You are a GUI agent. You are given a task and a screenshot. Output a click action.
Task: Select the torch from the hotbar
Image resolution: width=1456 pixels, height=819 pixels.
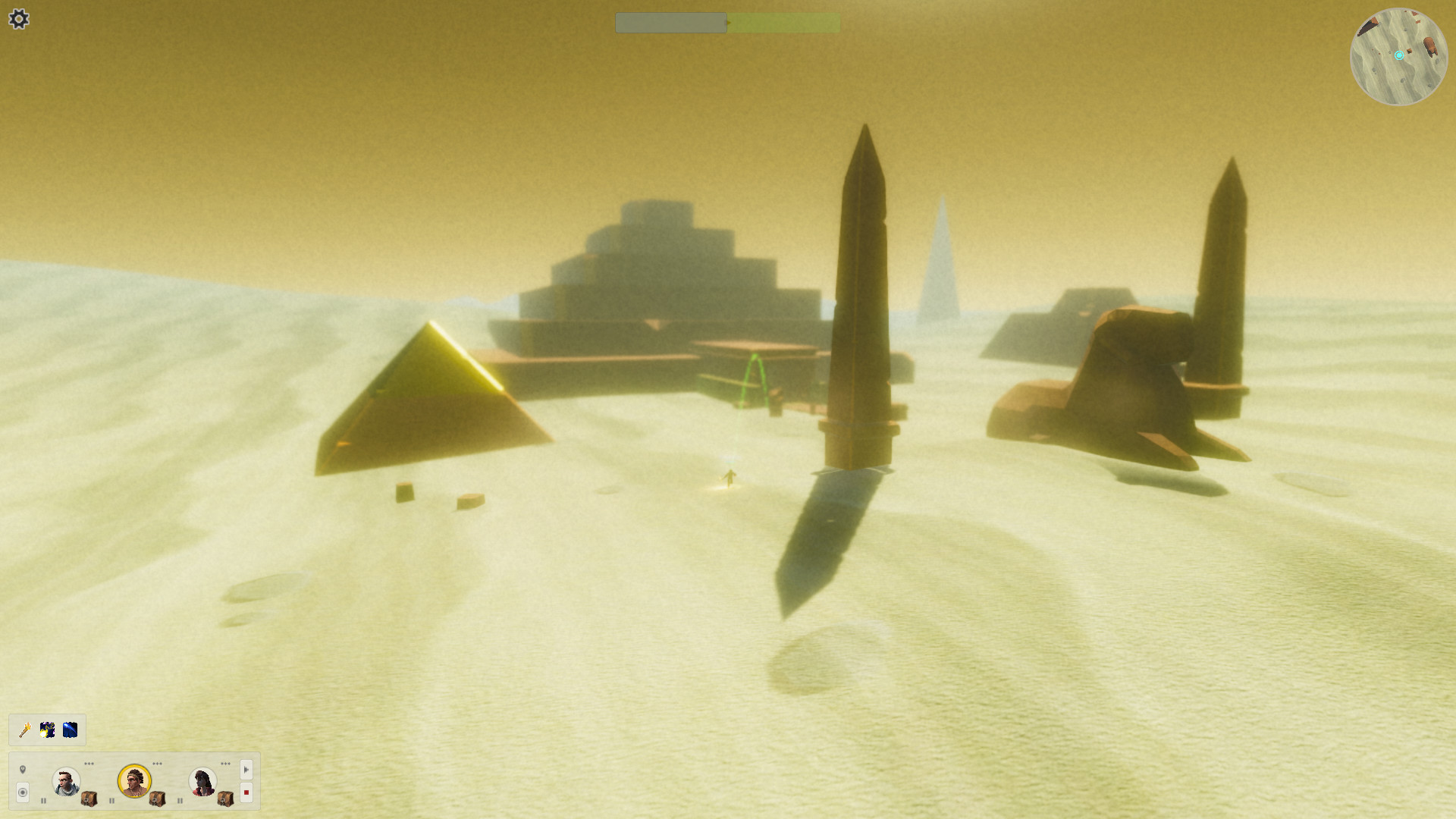pyautogui.click(x=24, y=730)
